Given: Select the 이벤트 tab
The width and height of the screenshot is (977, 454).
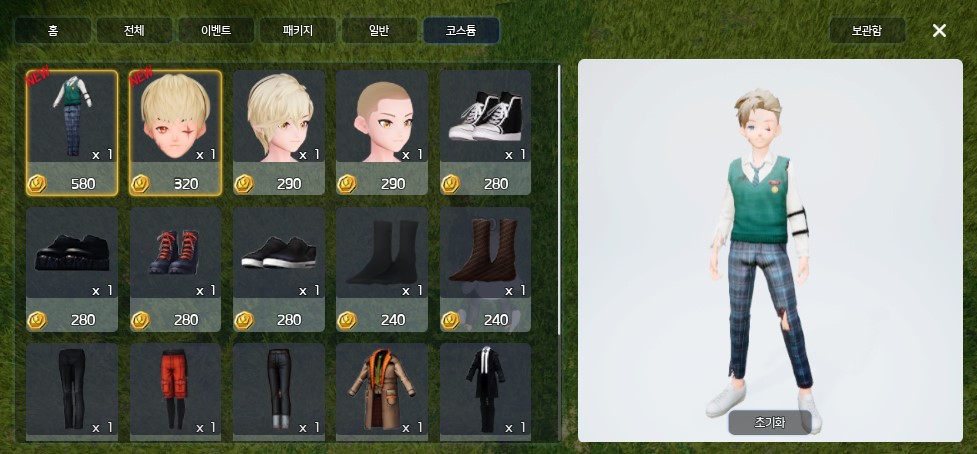Looking at the screenshot, I should pyautogui.click(x=215, y=30).
